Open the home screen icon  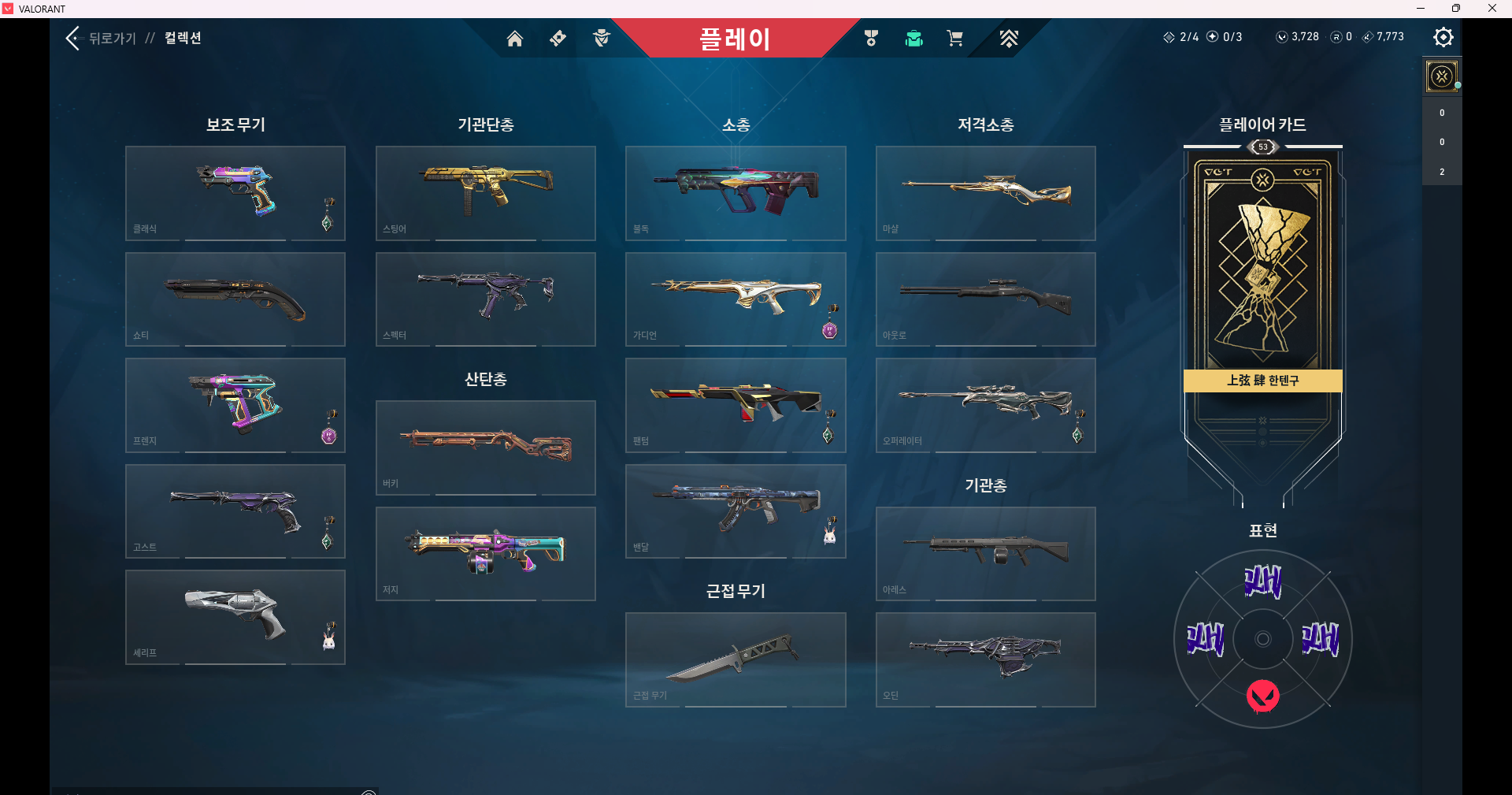[x=514, y=39]
